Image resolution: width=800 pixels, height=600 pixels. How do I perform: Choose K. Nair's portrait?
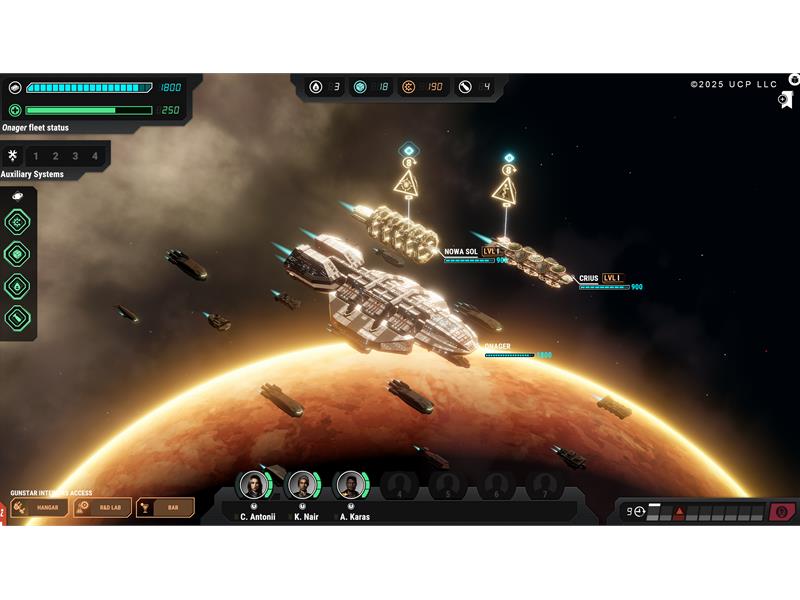(303, 486)
